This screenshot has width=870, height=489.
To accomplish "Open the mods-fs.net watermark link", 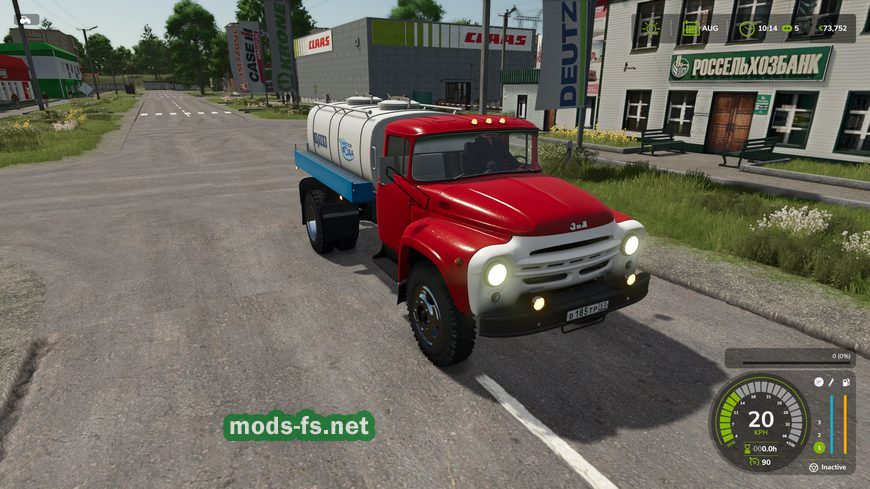I will click(299, 427).
